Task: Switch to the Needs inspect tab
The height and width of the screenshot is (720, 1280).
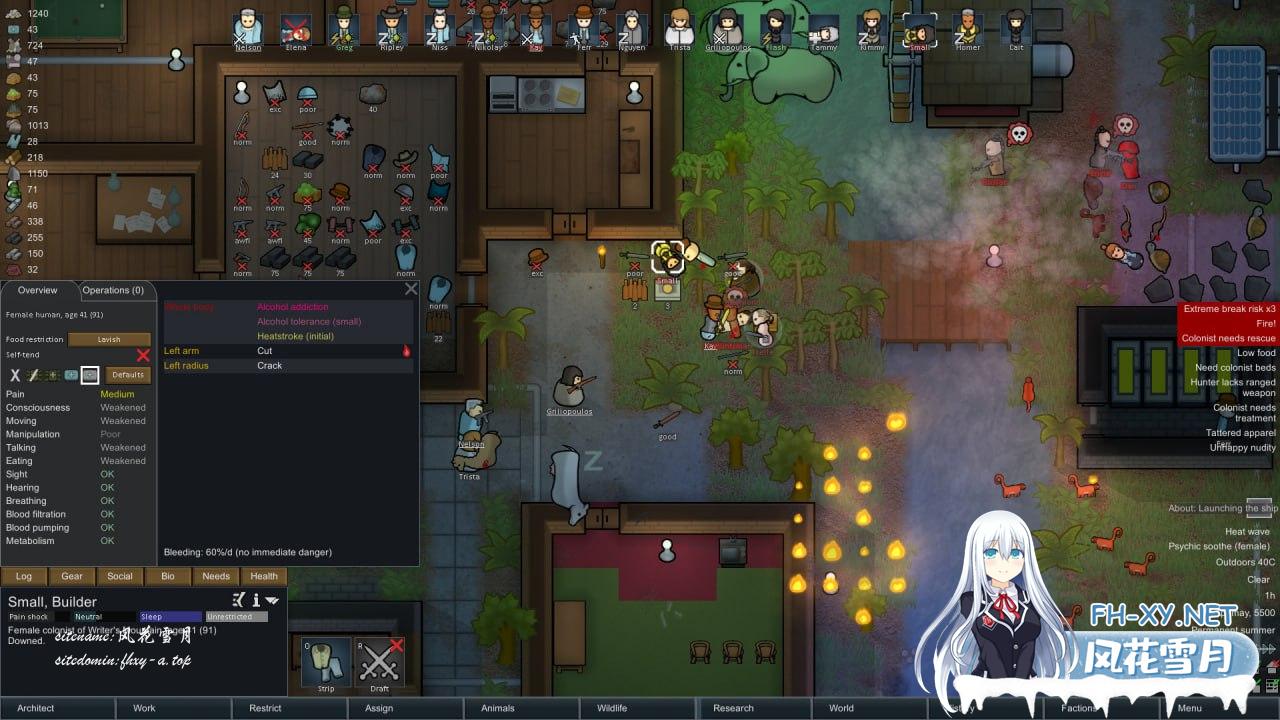Action: [x=216, y=576]
